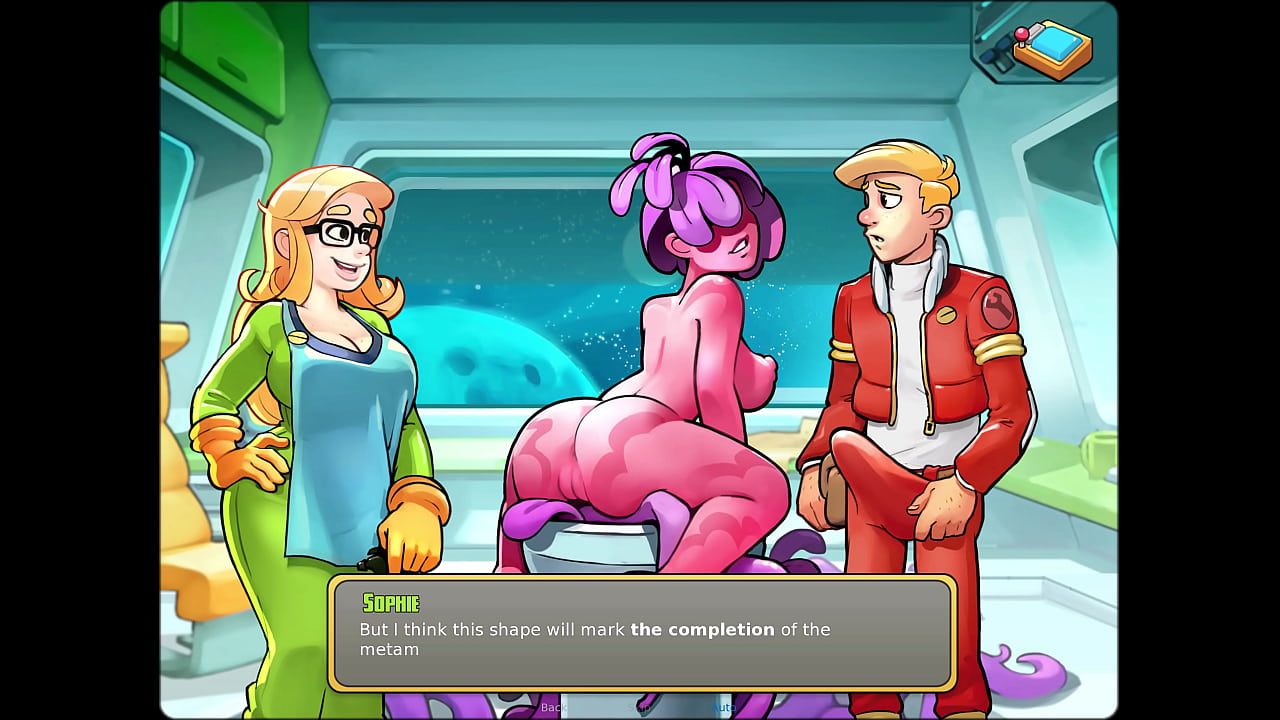Toggle Auto dialogue mode

click(x=723, y=706)
